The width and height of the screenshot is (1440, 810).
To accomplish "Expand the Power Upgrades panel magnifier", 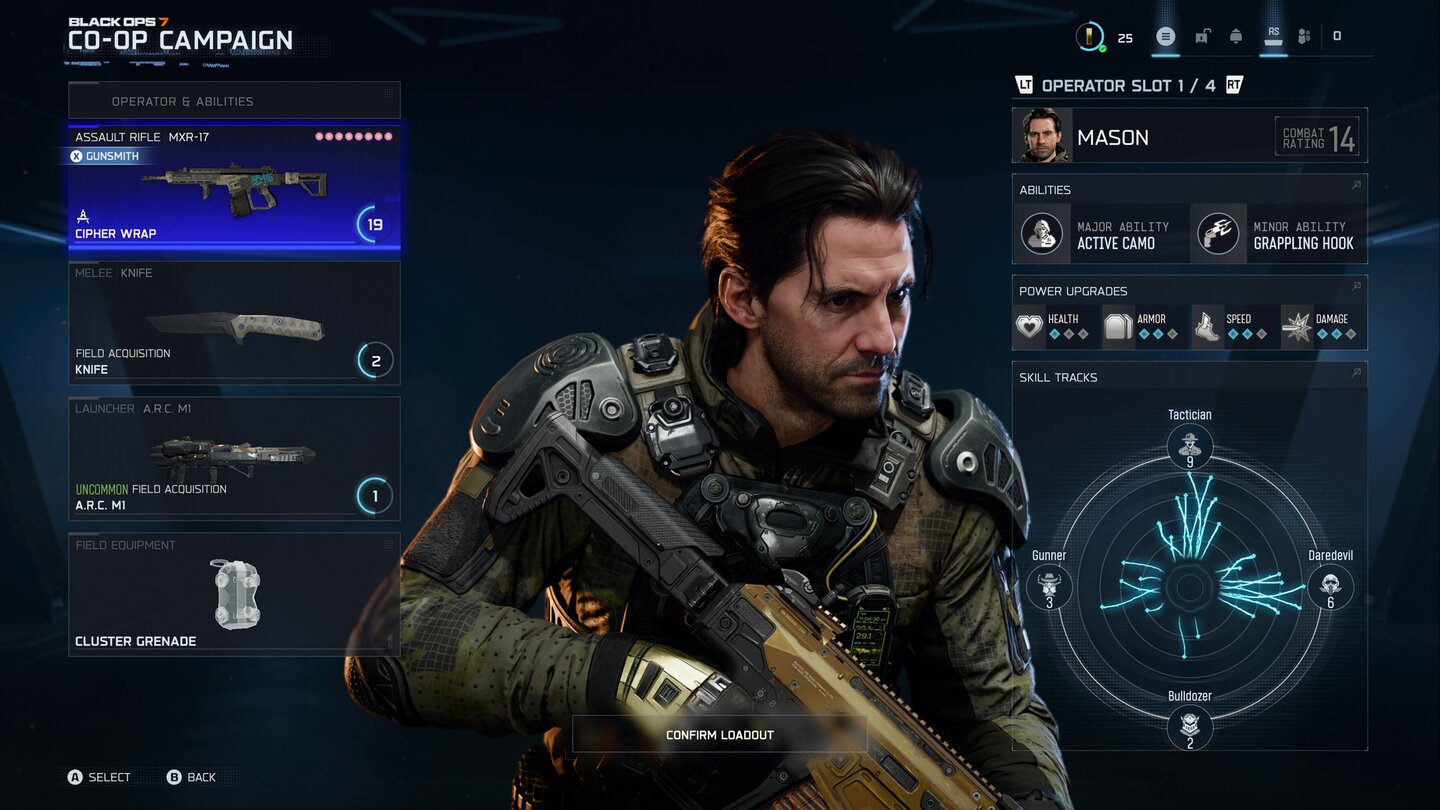I will [1356, 289].
